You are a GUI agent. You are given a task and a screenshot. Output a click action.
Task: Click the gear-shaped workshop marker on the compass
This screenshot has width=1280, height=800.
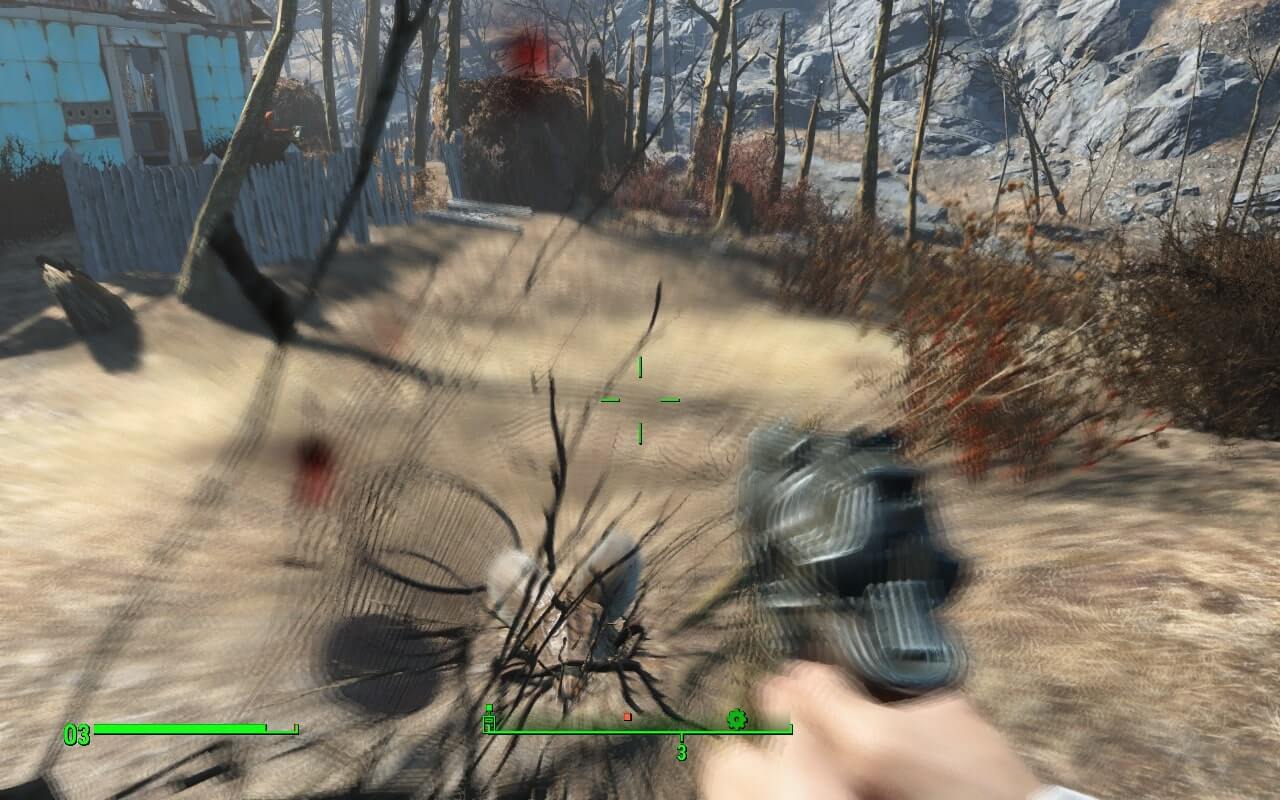coord(736,717)
